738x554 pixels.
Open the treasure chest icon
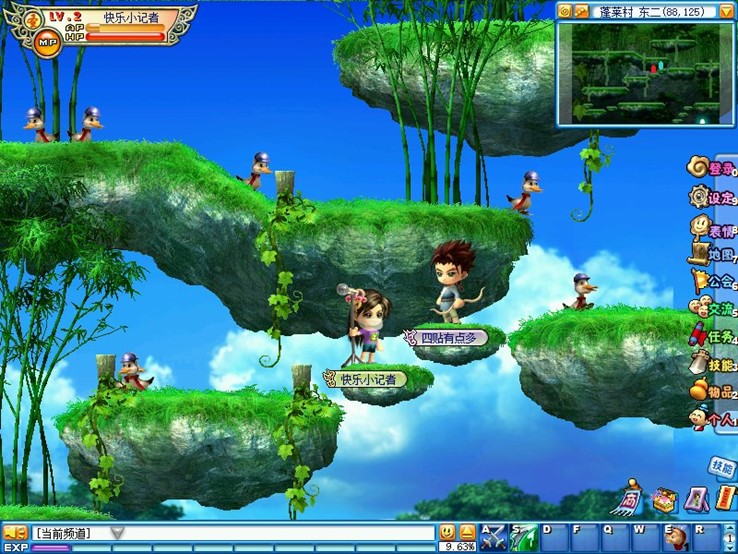click(x=663, y=498)
